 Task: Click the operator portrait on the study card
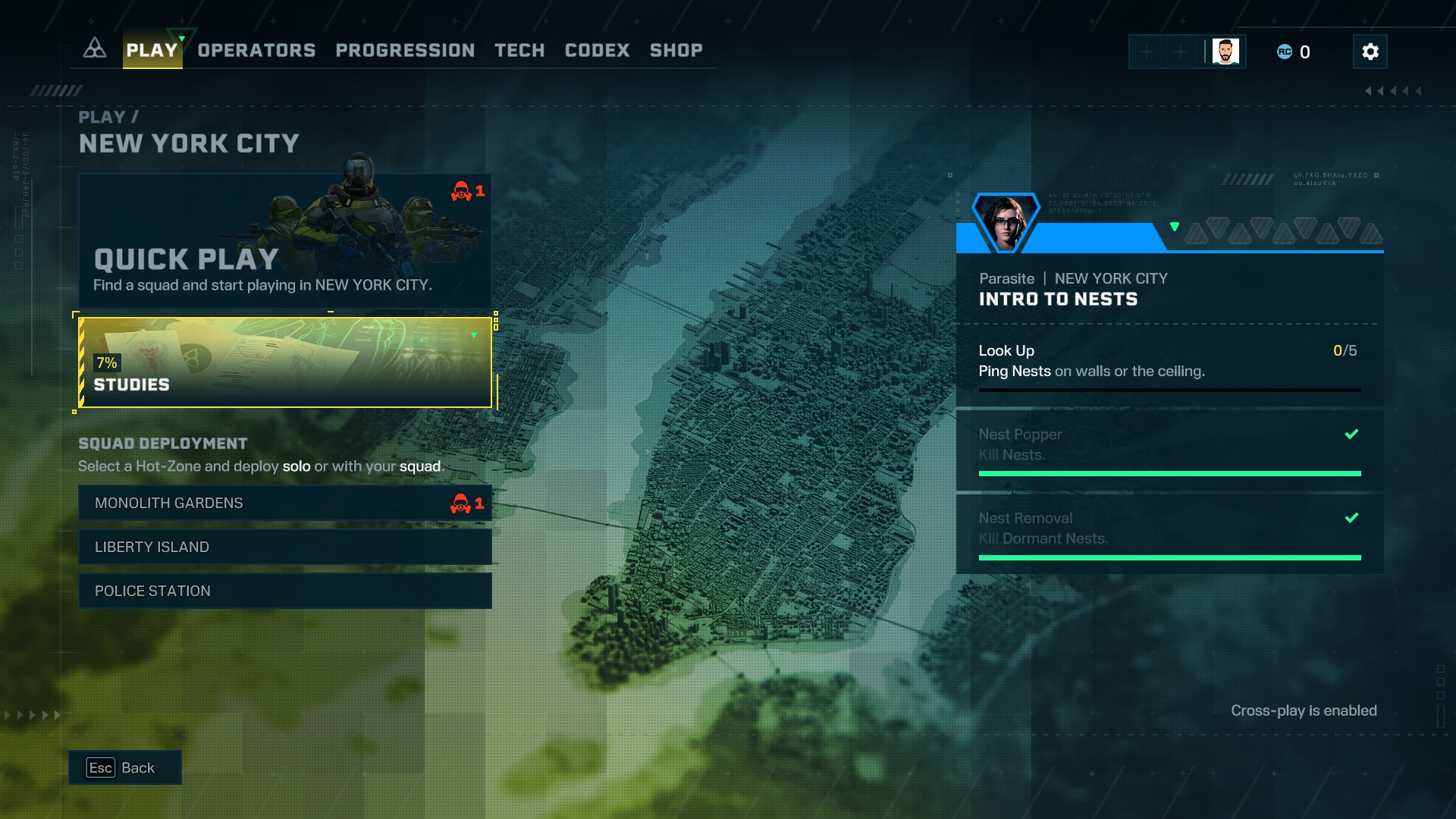(1005, 222)
